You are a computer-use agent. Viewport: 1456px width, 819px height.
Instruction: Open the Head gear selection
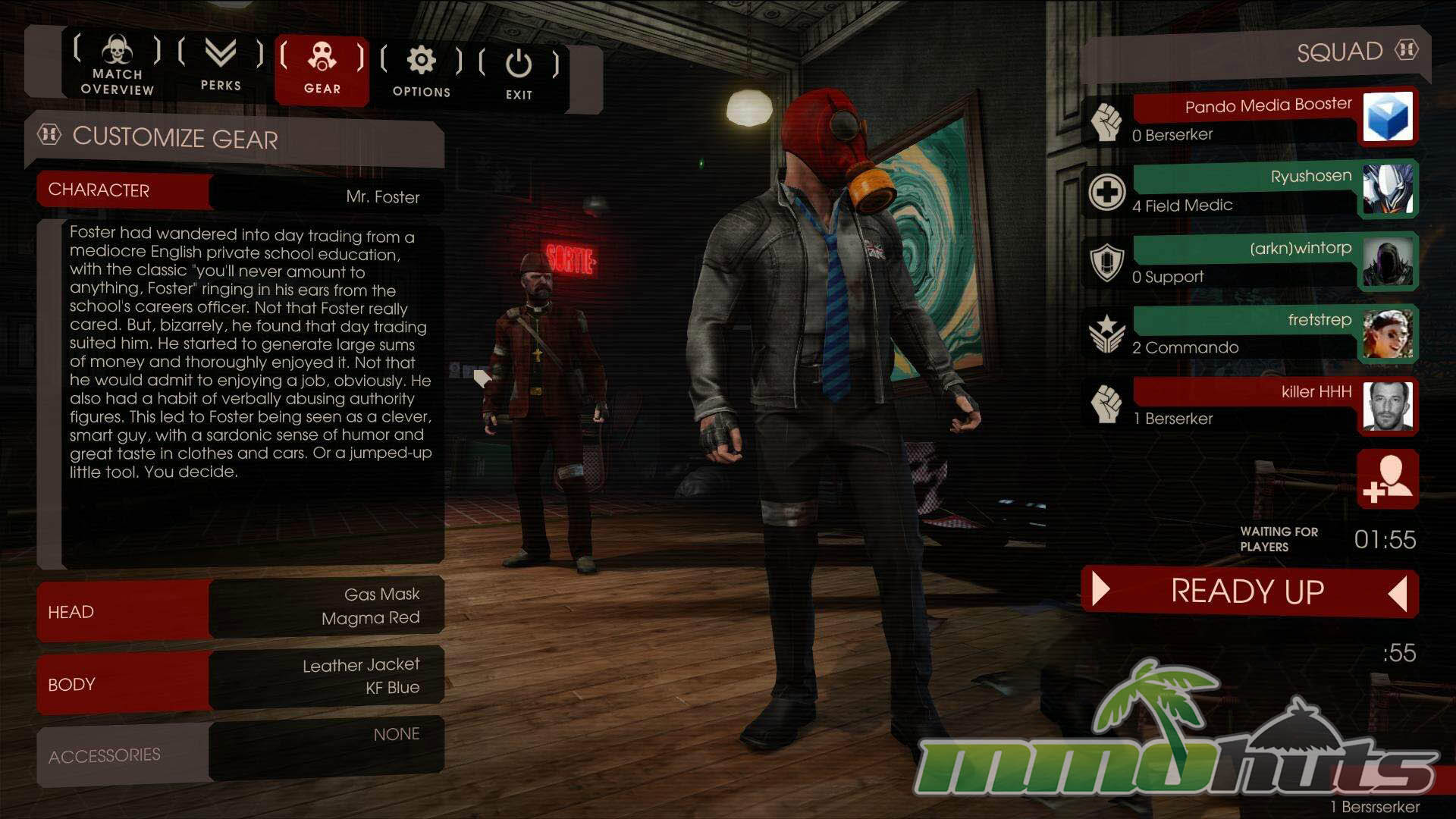pyautogui.click(x=240, y=609)
